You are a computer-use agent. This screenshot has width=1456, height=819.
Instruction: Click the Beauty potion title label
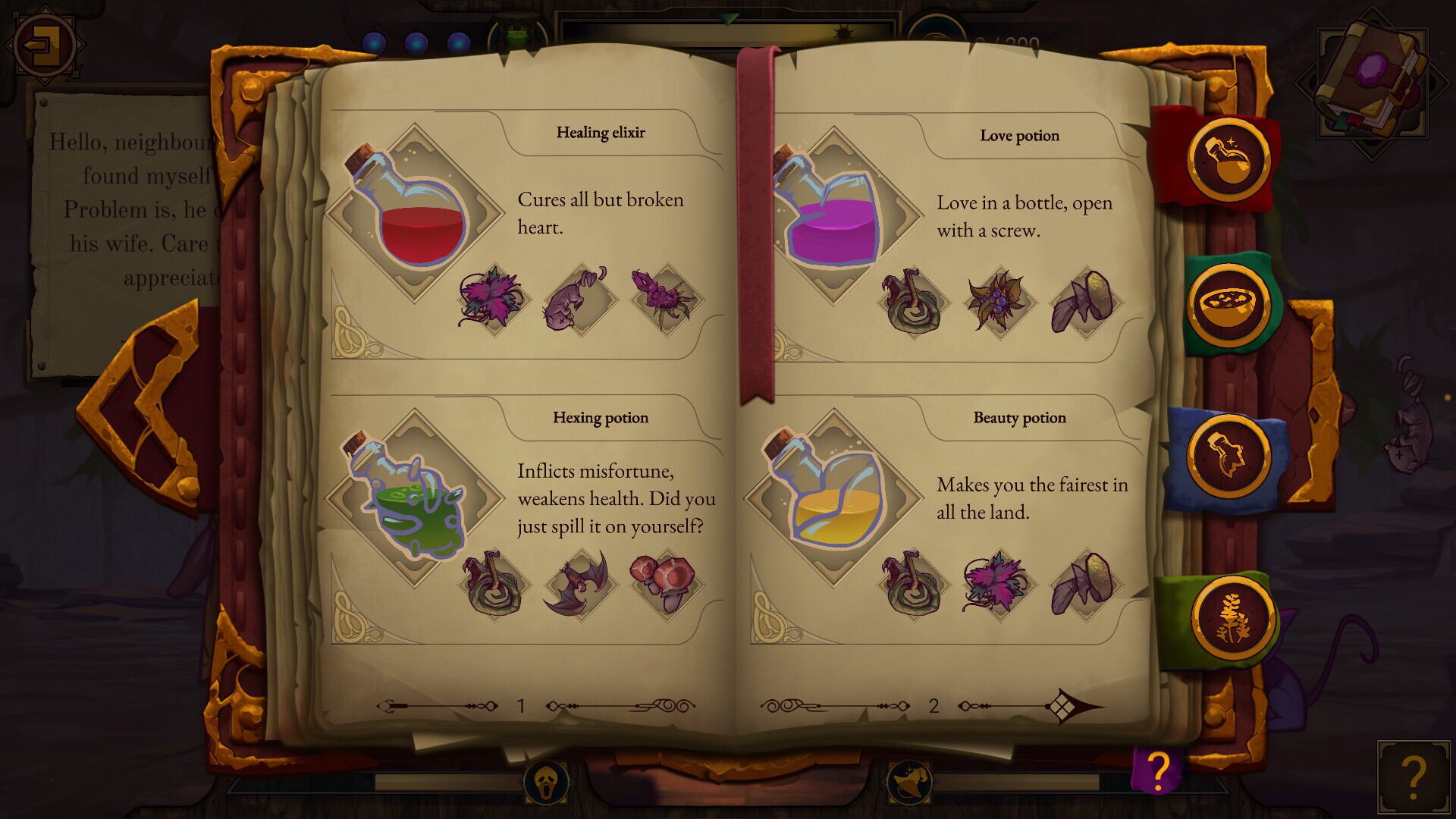[1019, 418]
